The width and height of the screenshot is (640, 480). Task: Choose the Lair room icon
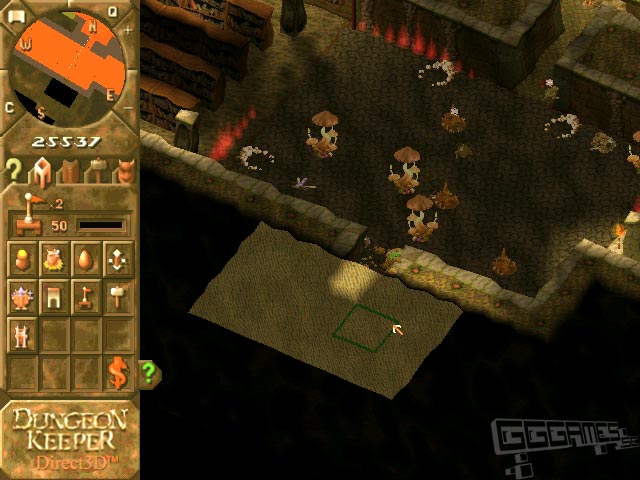pyautogui.click(x=55, y=262)
